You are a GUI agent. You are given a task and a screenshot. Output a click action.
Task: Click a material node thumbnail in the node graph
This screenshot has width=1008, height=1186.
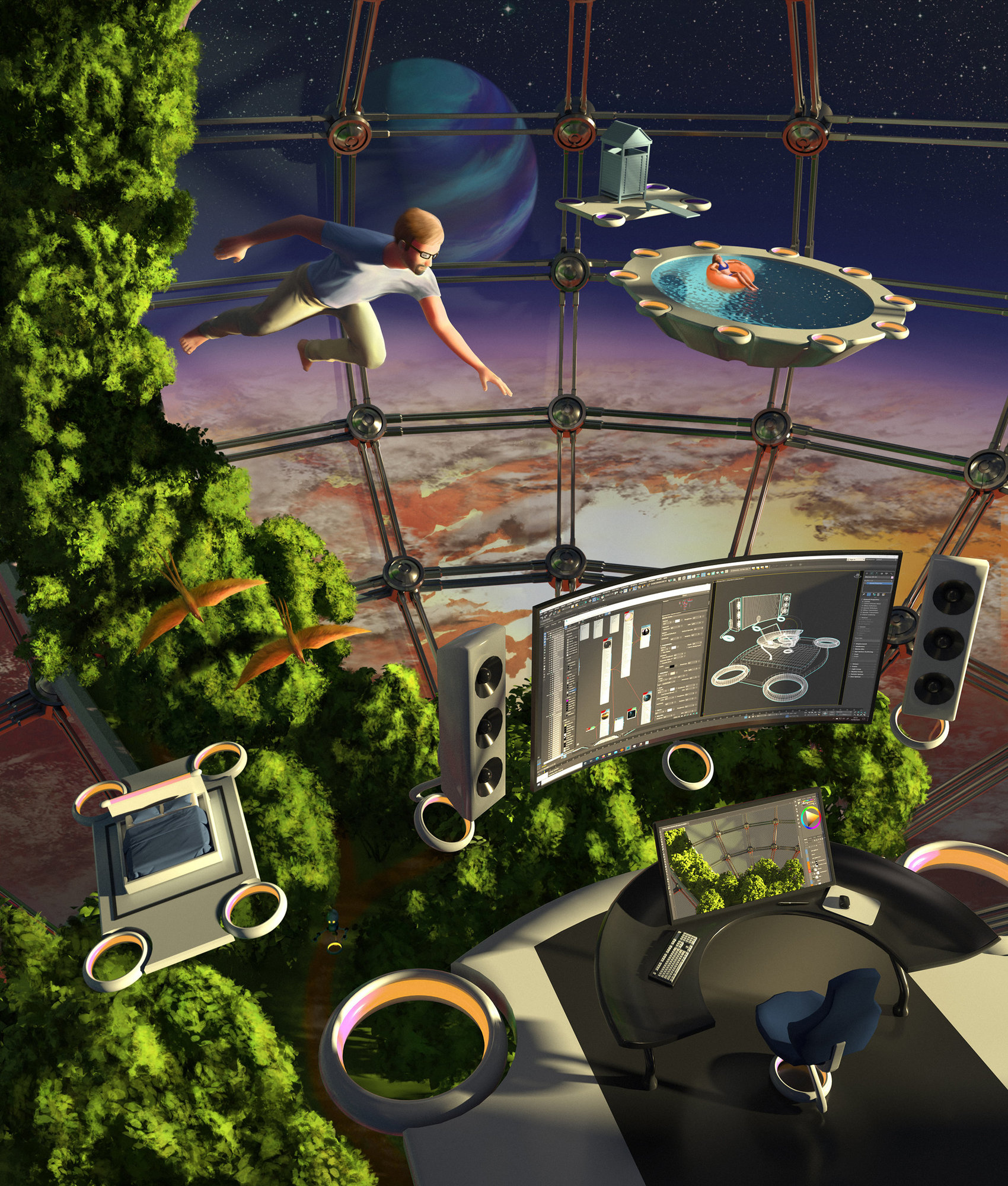tap(608, 644)
